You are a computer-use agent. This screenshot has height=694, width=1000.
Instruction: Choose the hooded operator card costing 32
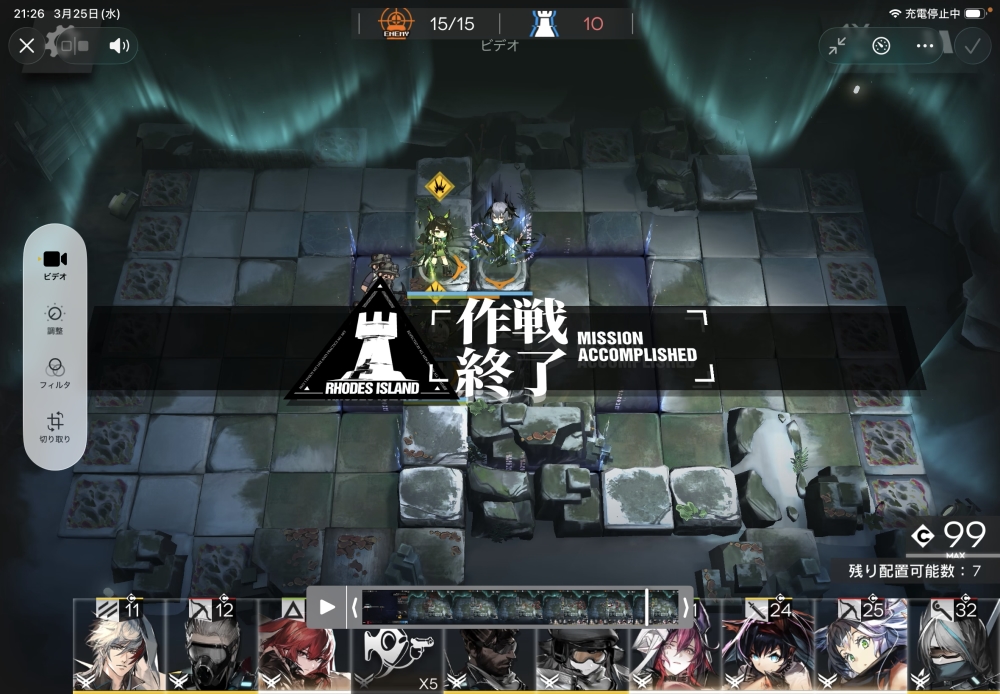tap(954, 648)
